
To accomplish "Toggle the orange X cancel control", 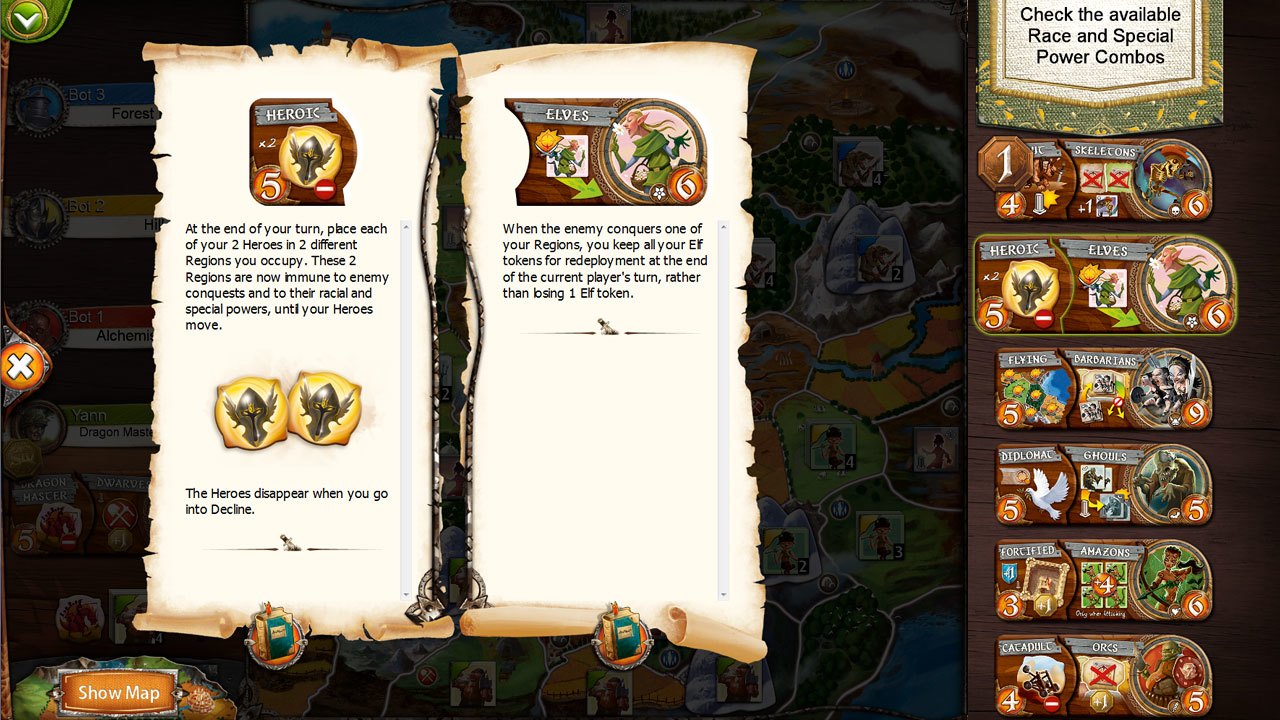I will coord(22,367).
